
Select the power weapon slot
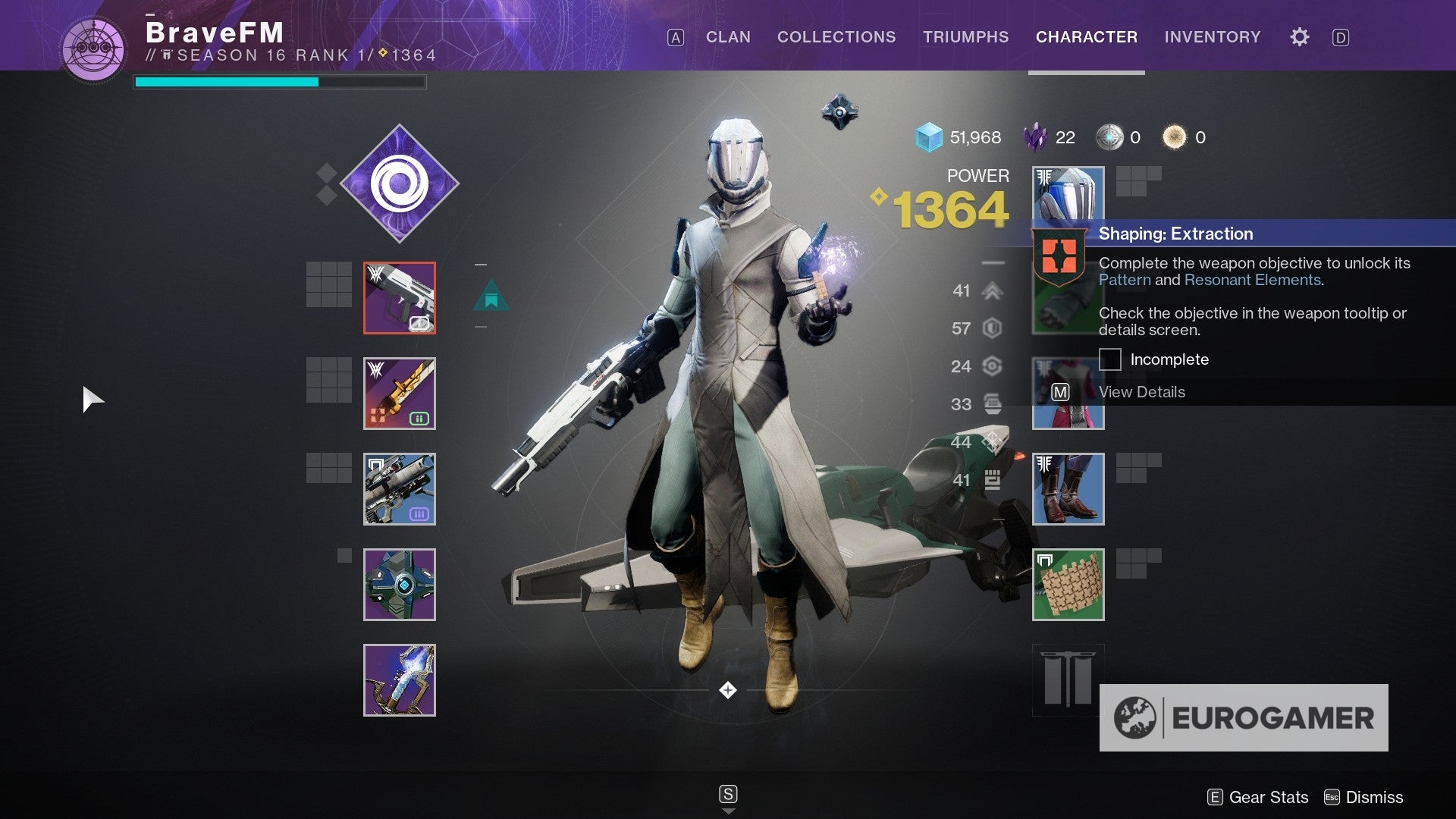pos(400,489)
